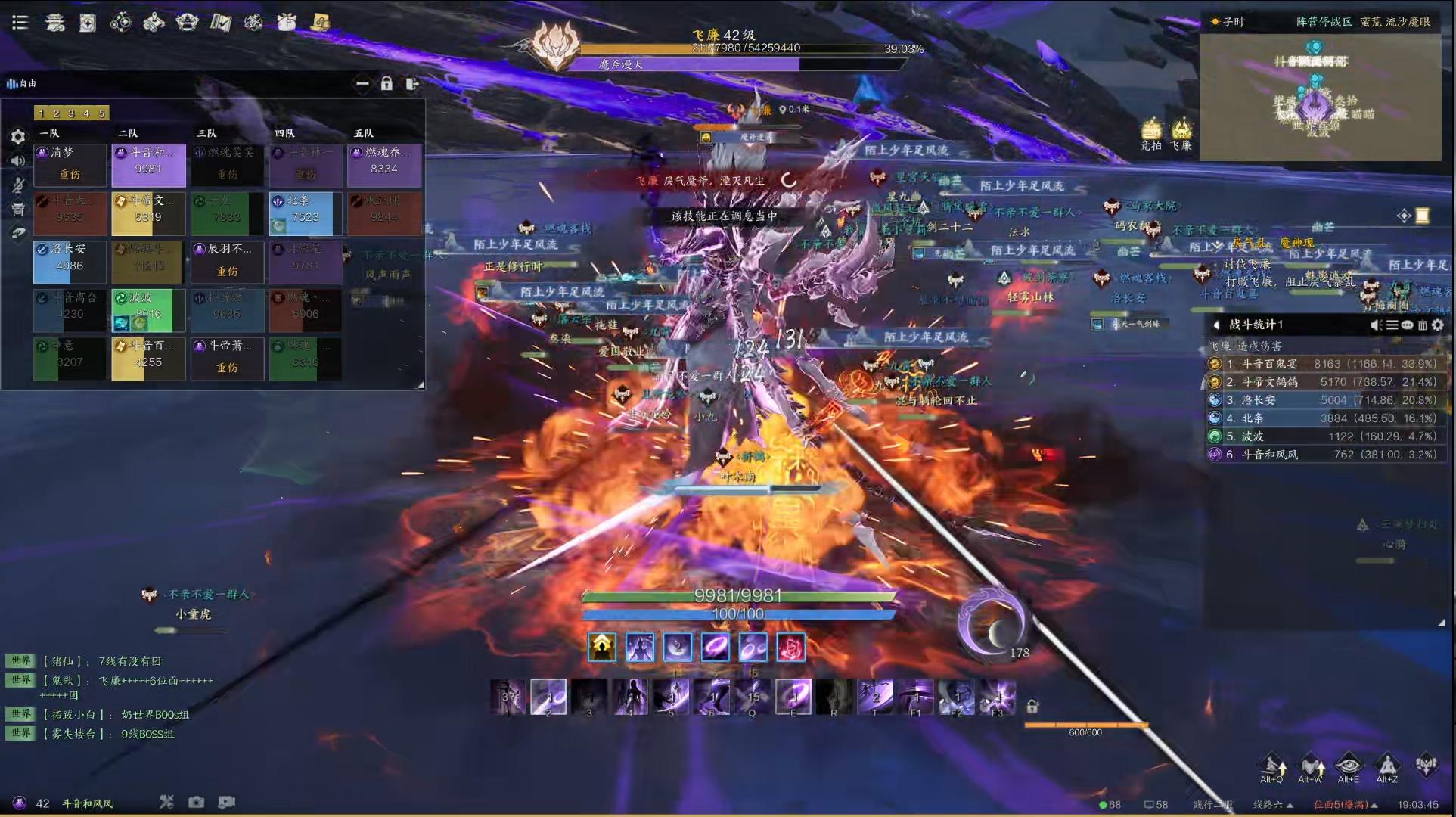Open the main menu list icon
1456x817 pixels.
(x=20, y=23)
